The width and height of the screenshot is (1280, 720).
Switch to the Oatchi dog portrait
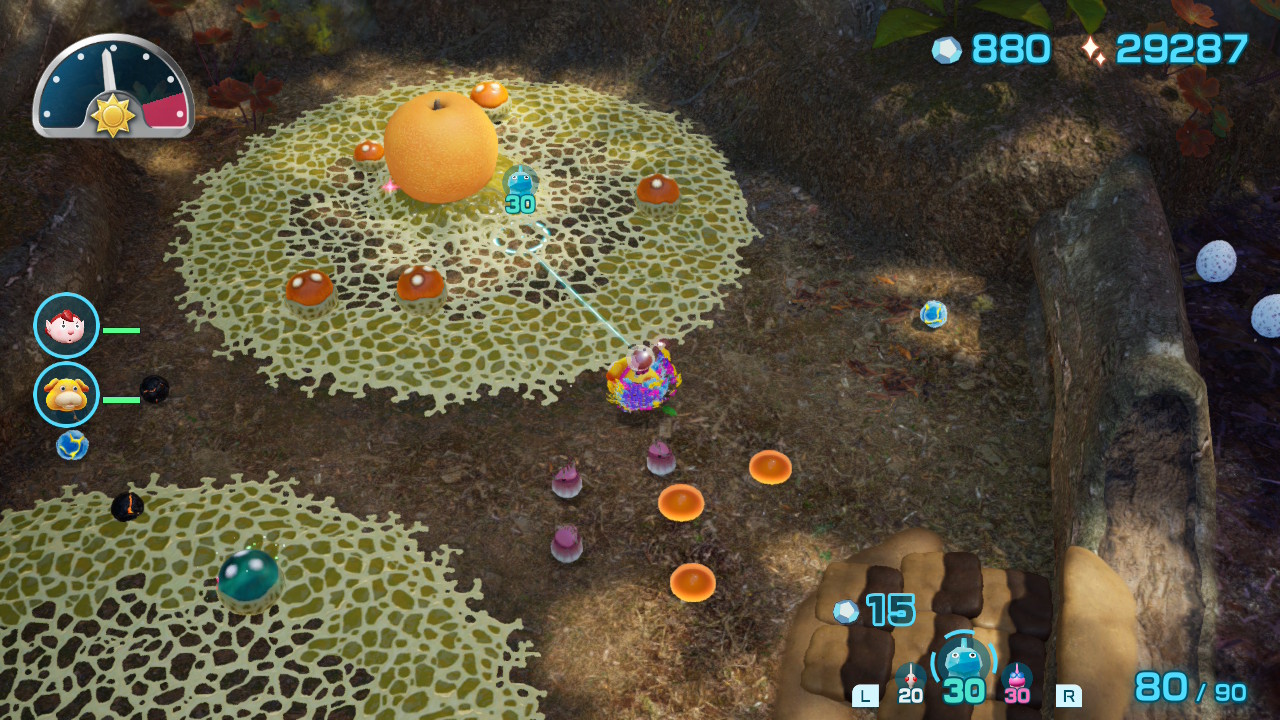(66, 394)
